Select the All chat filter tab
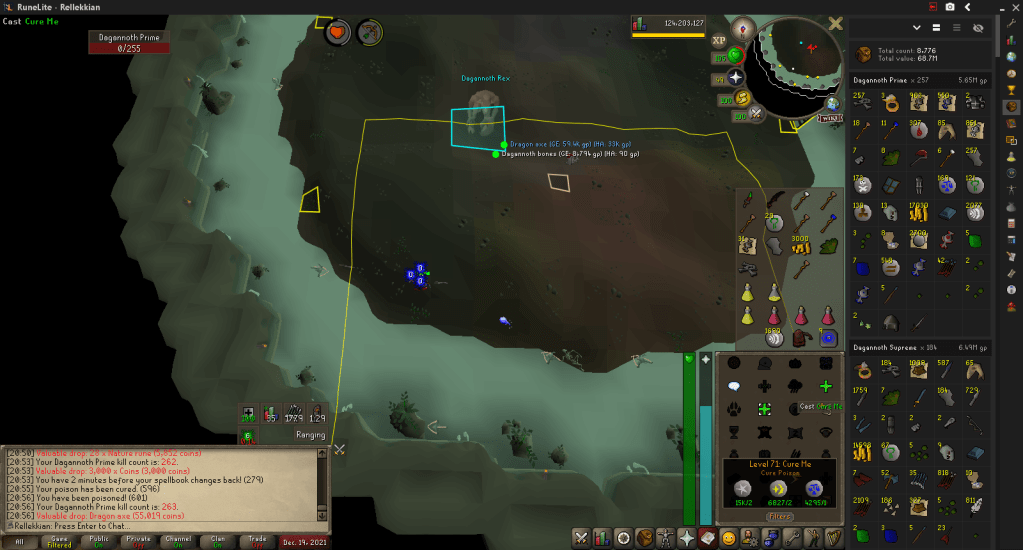 [x=19, y=540]
